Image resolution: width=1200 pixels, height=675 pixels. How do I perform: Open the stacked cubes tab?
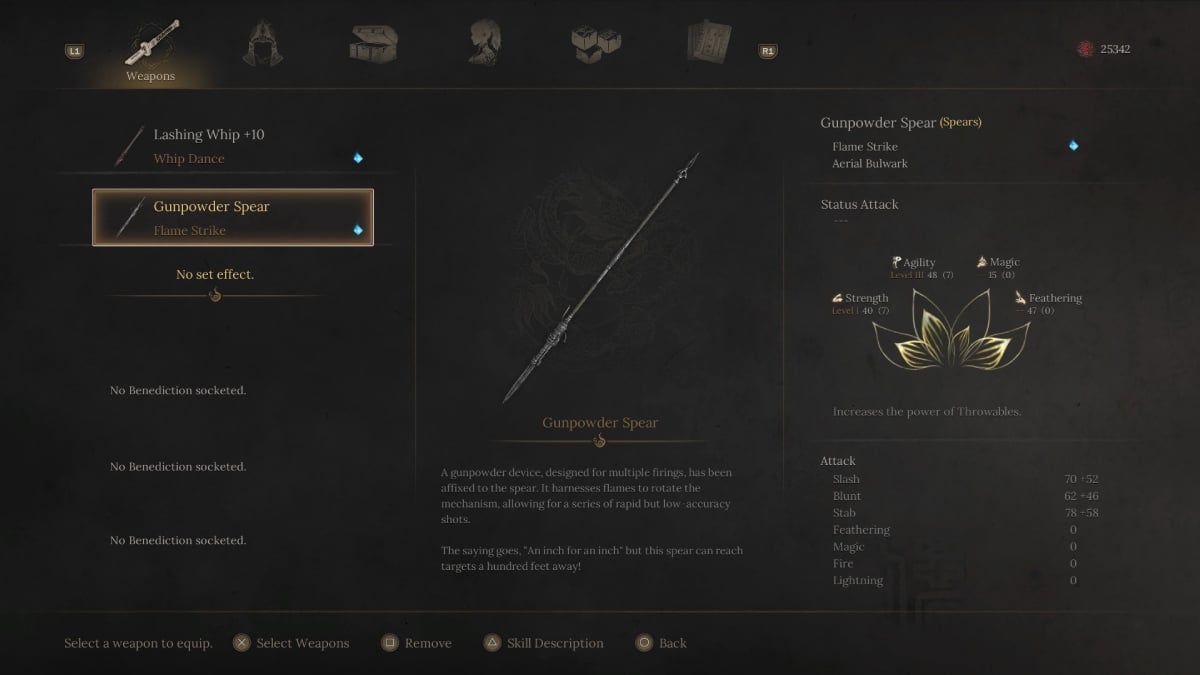pyautogui.click(x=593, y=43)
